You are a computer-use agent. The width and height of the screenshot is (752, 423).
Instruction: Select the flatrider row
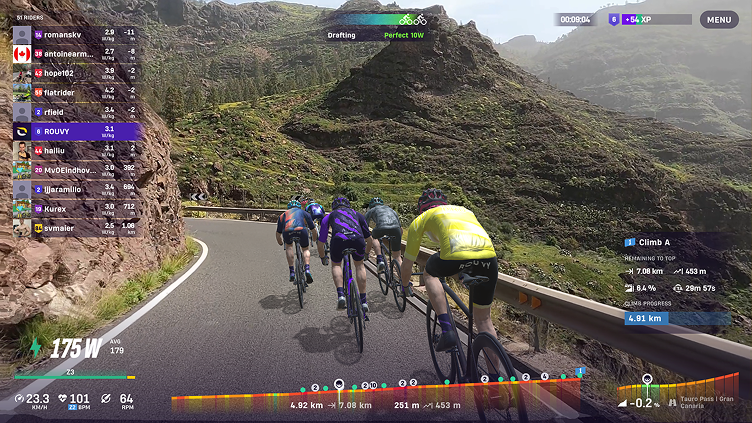click(x=75, y=92)
